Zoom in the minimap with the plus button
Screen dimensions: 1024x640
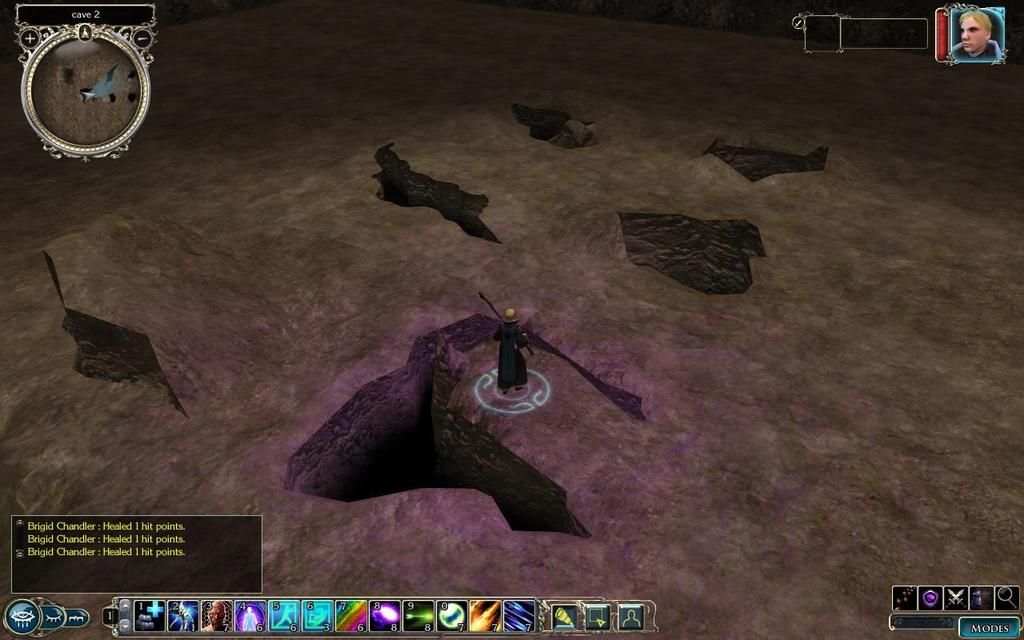(x=30, y=38)
